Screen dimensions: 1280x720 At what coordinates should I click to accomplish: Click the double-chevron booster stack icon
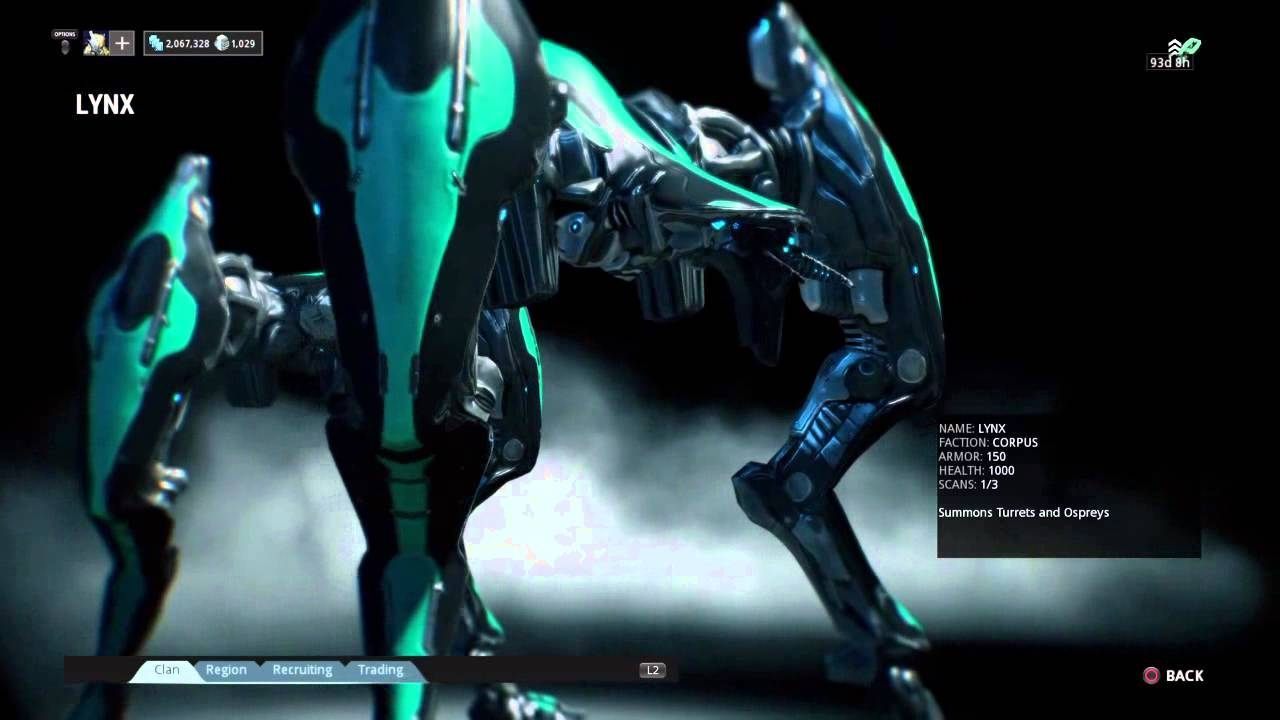1173,48
